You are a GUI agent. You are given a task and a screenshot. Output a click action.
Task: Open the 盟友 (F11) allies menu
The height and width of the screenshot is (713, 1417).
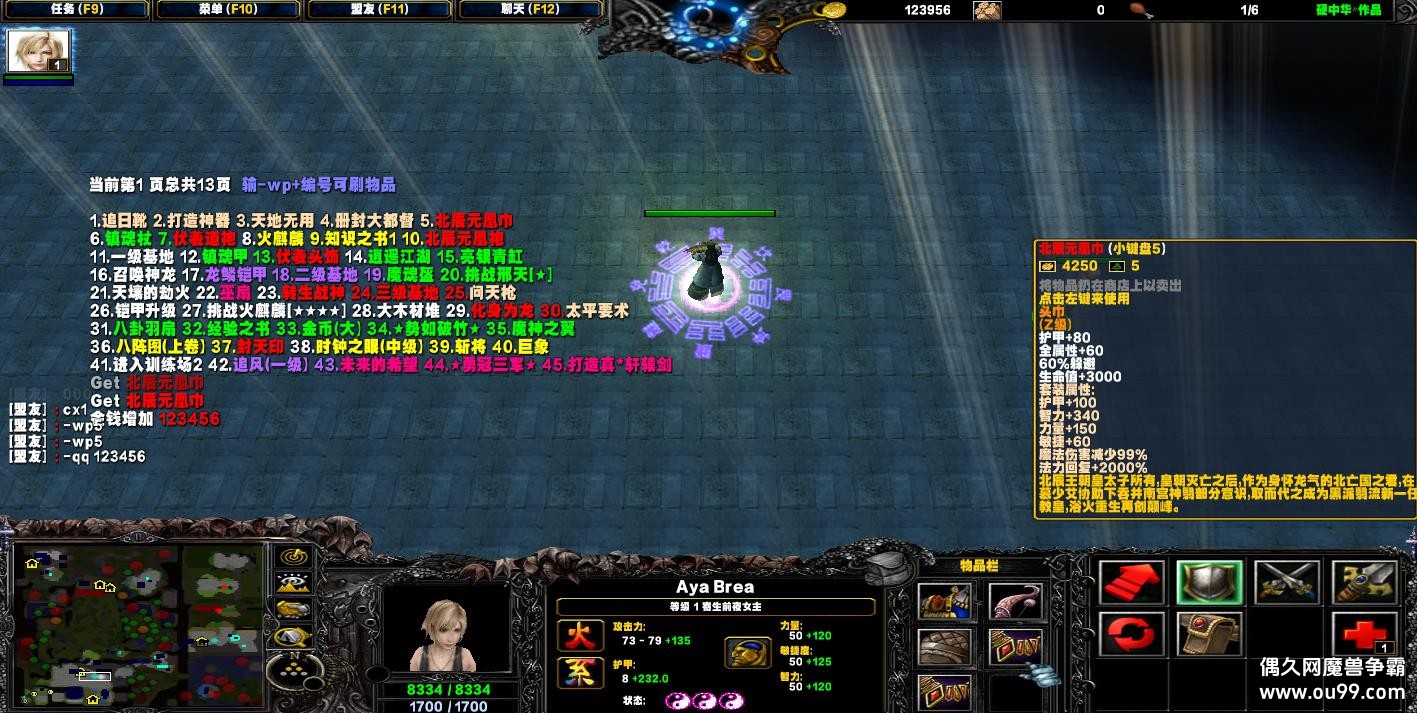[381, 10]
